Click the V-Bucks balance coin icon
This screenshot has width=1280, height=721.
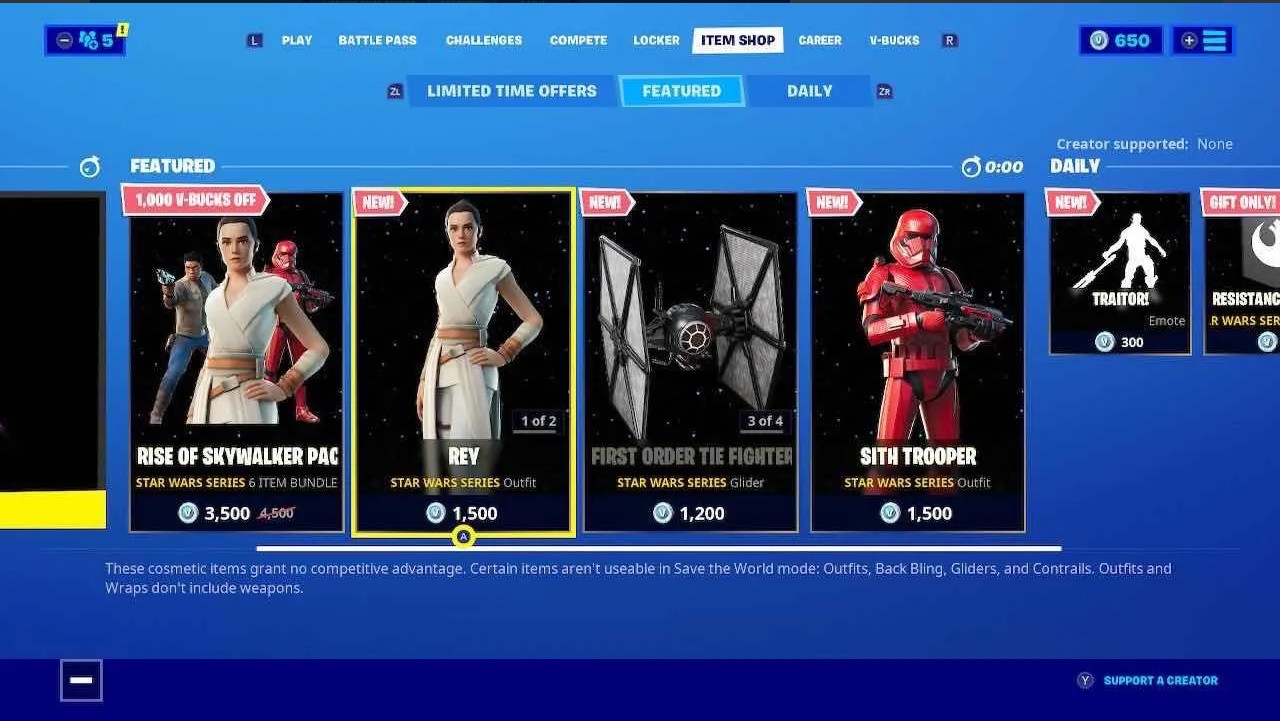1097,40
